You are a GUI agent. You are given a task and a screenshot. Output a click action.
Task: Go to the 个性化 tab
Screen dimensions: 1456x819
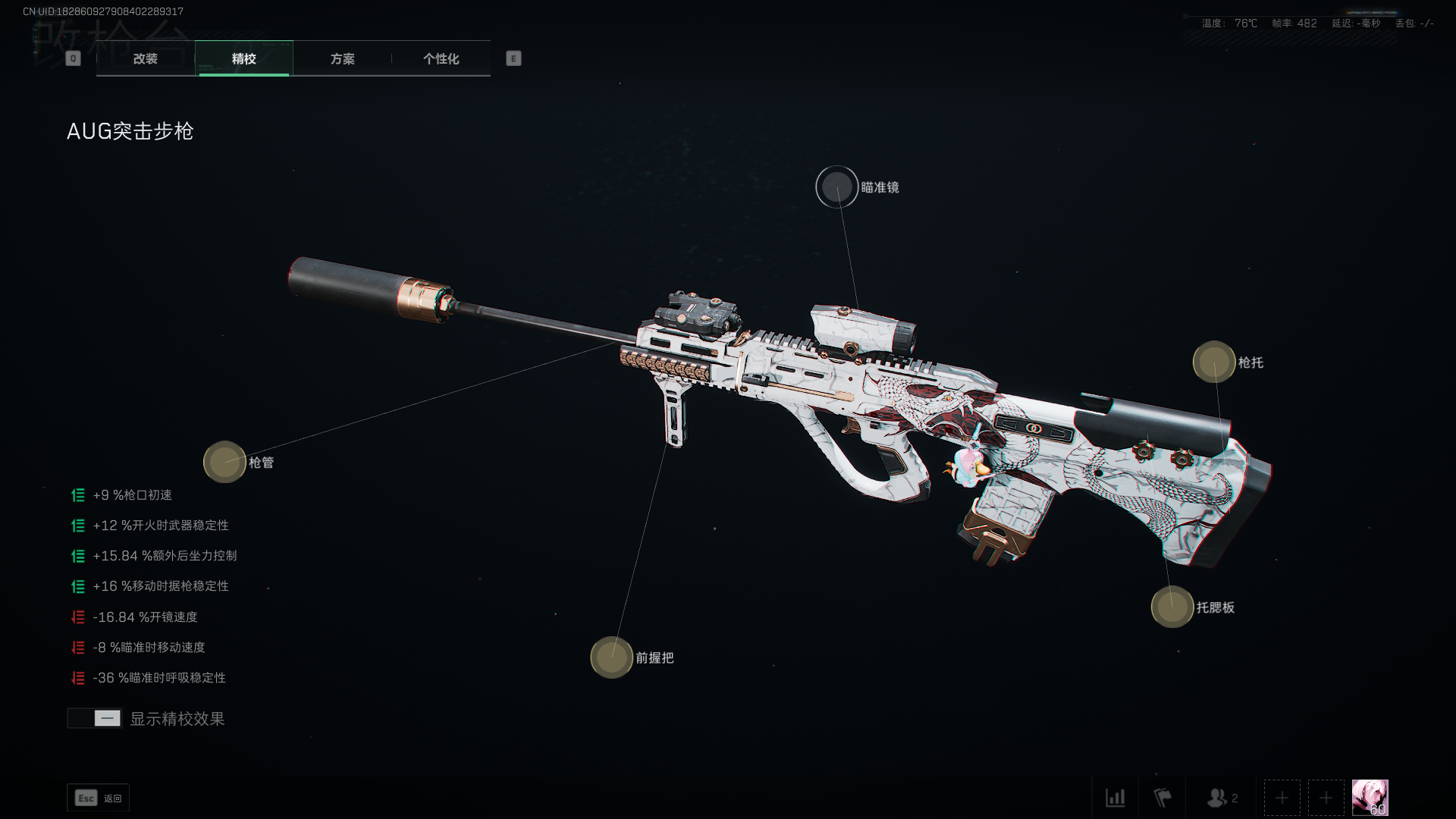pos(441,58)
